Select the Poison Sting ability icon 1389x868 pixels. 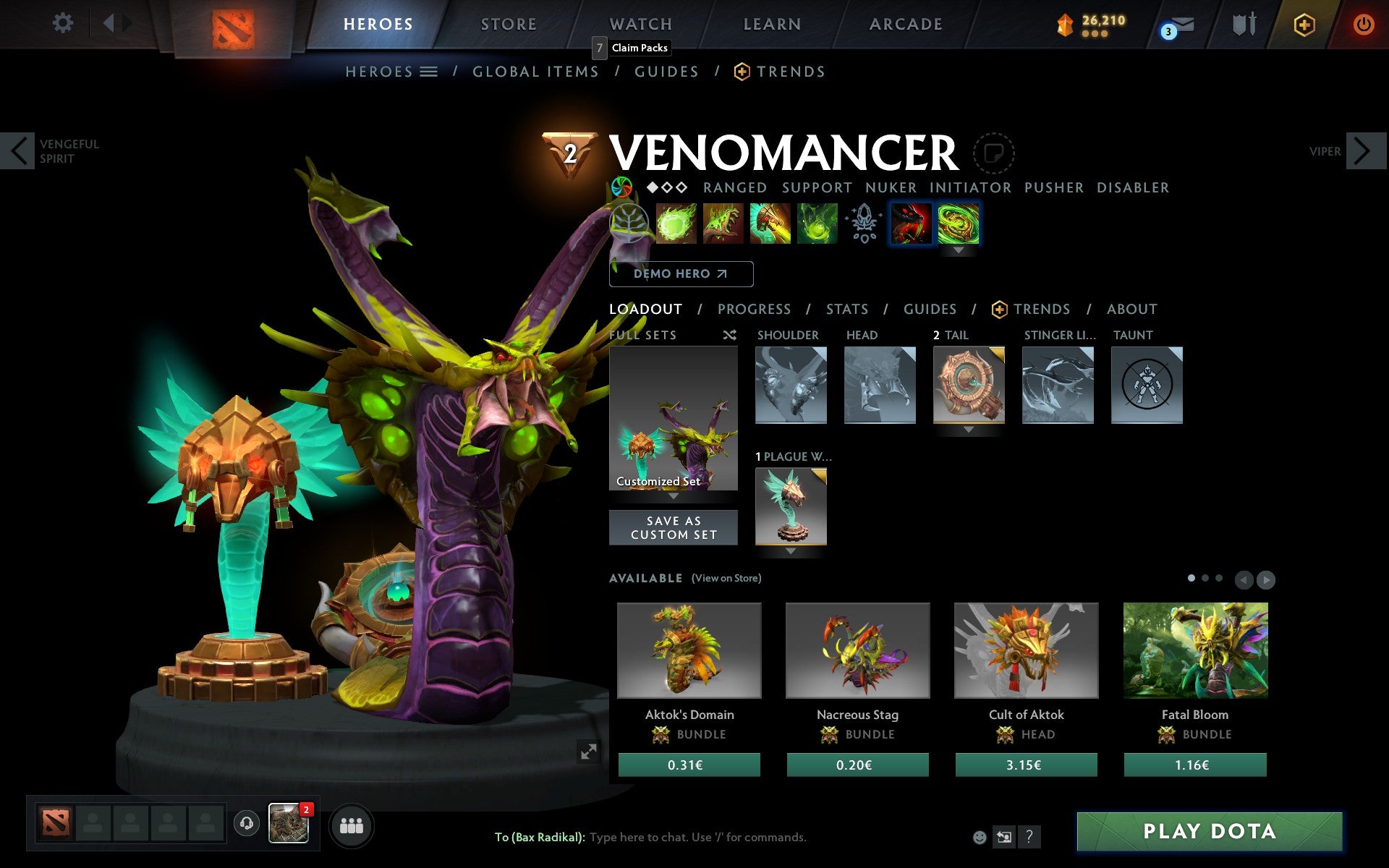click(x=723, y=224)
